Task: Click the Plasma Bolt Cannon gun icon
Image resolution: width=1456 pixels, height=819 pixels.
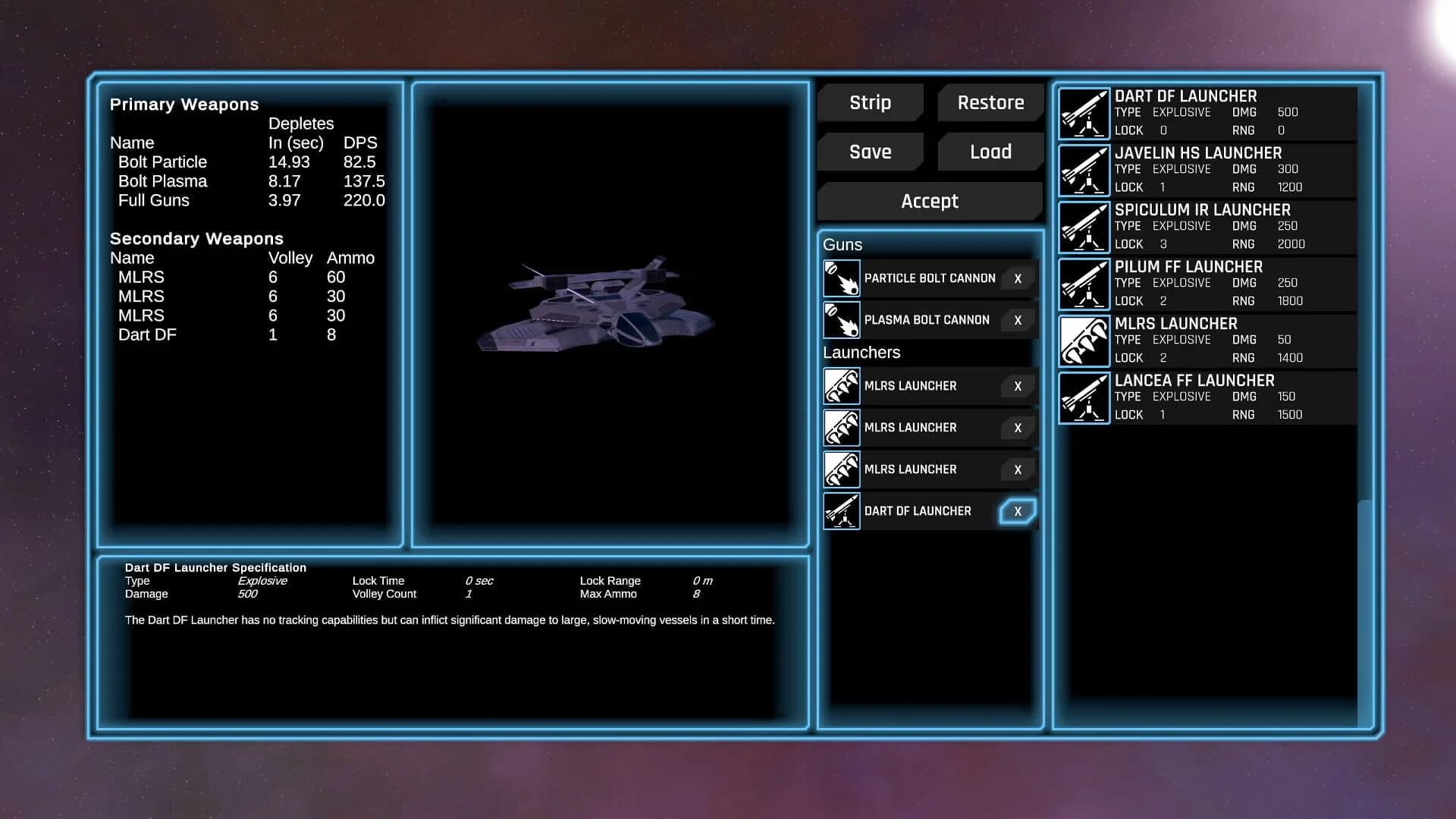Action: (840, 319)
